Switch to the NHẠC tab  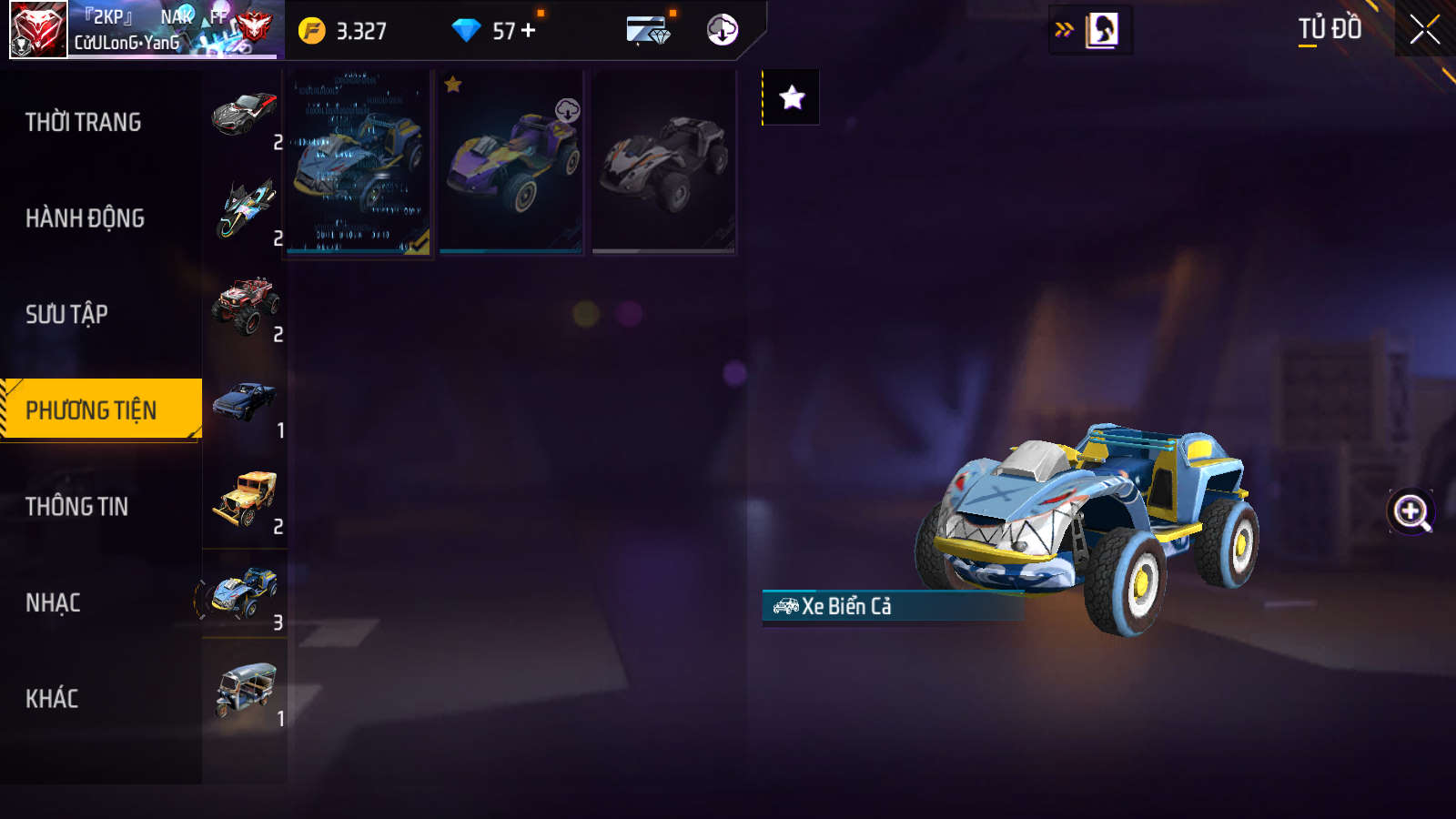point(53,602)
